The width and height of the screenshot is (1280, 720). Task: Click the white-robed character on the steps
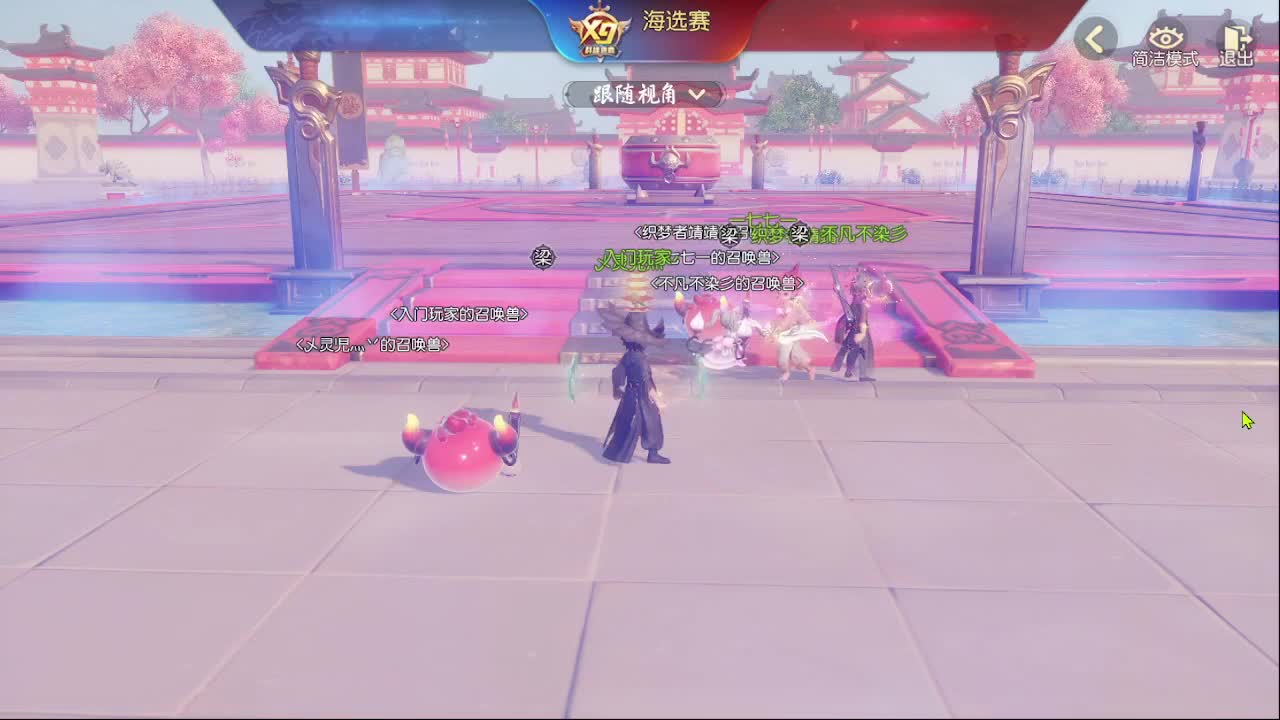pos(796,341)
